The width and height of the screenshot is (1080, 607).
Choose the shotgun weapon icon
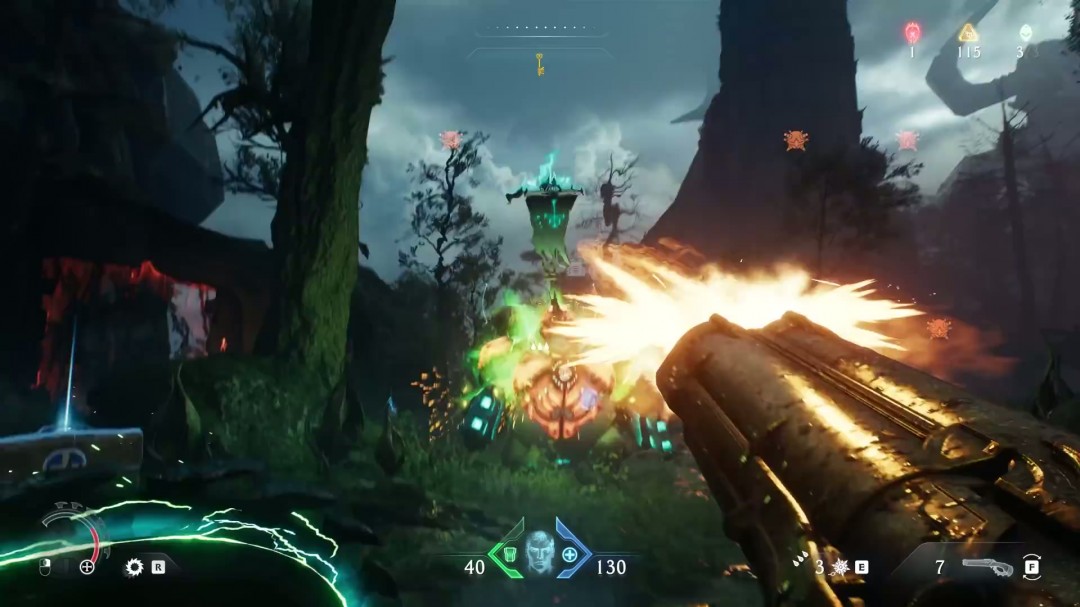(x=986, y=567)
